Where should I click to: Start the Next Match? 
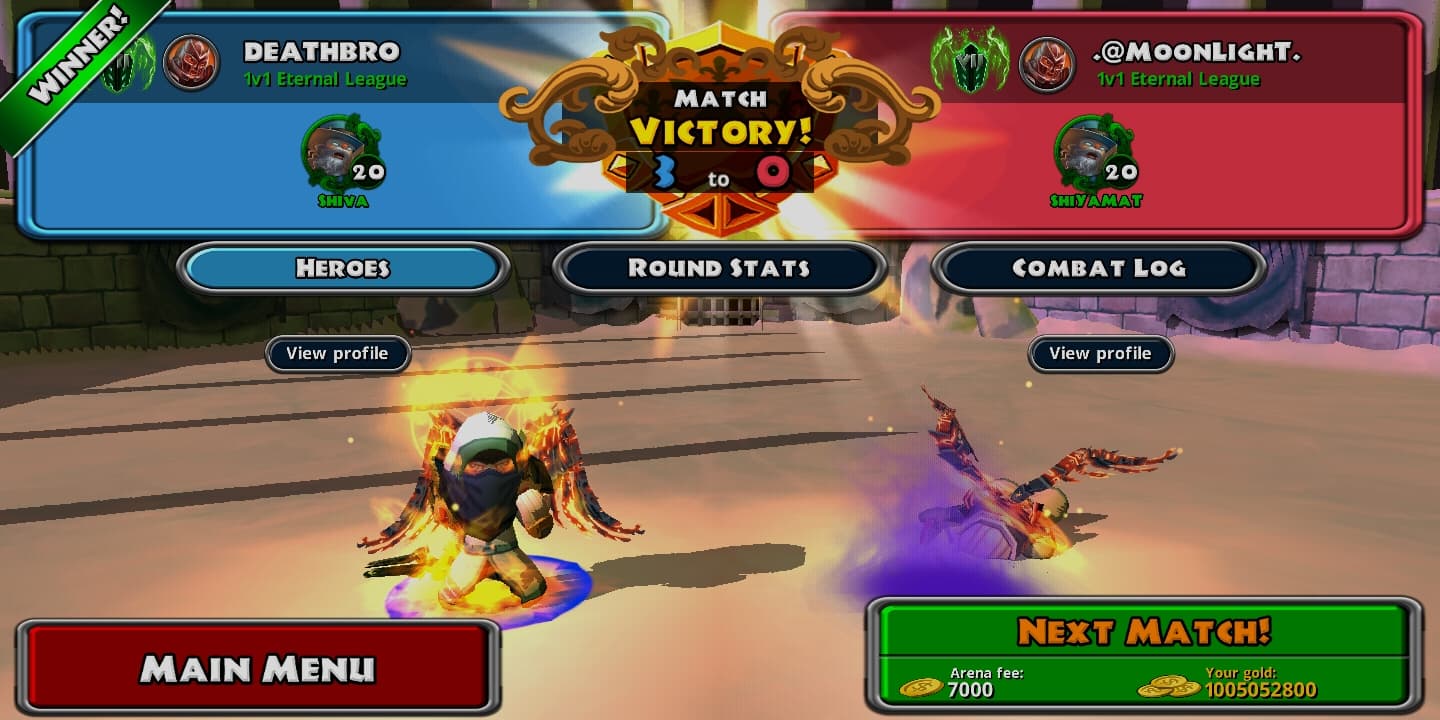tap(1144, 633)
